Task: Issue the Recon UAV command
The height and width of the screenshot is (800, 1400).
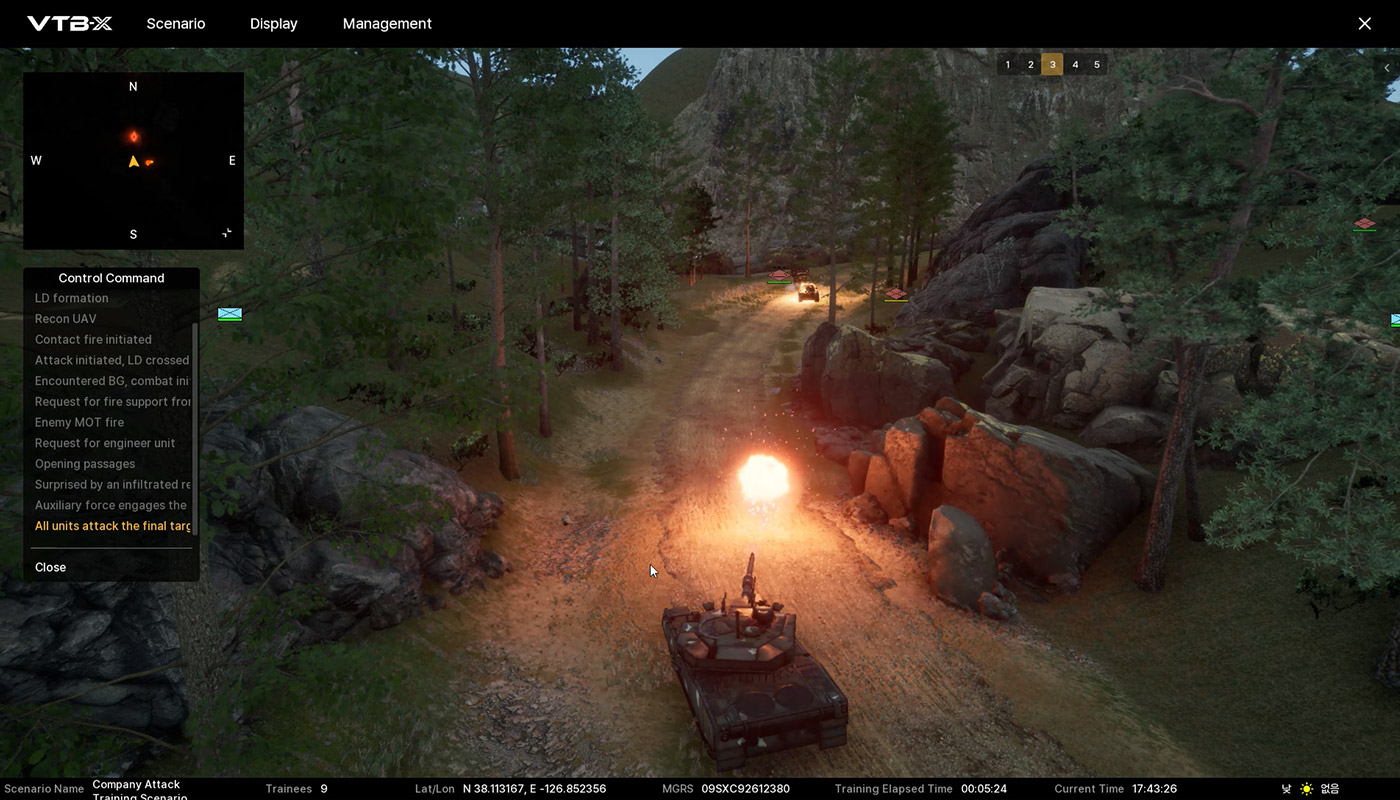Action: tap(66, 319)
